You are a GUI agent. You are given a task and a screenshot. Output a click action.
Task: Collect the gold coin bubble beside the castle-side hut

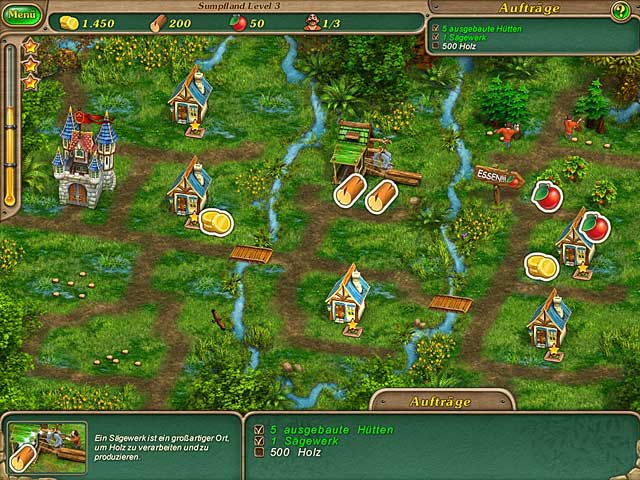[x=215, y=221]
